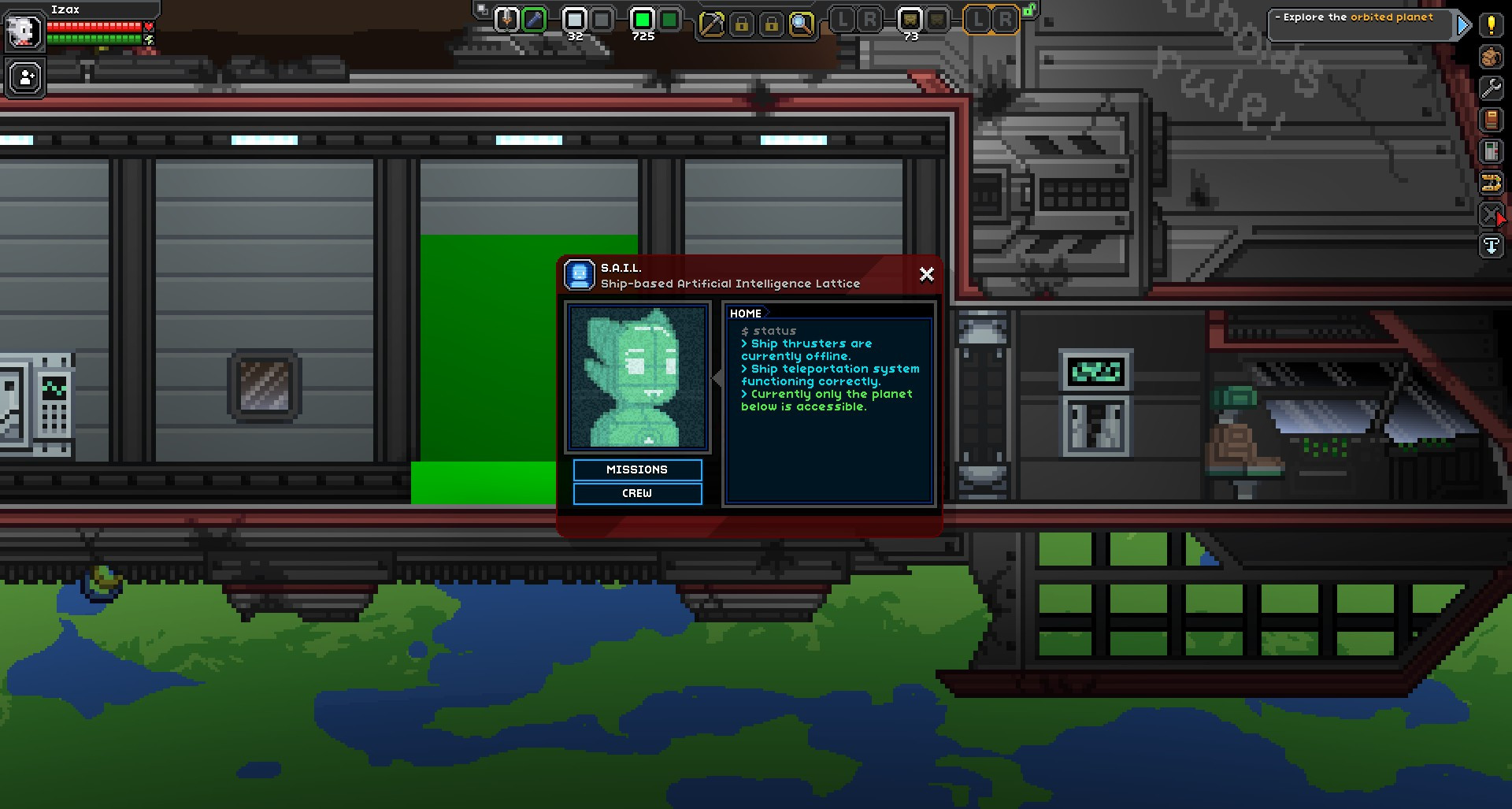
Task: Expand the quest tracker with the blue arrow
Action: point(1463,25)
